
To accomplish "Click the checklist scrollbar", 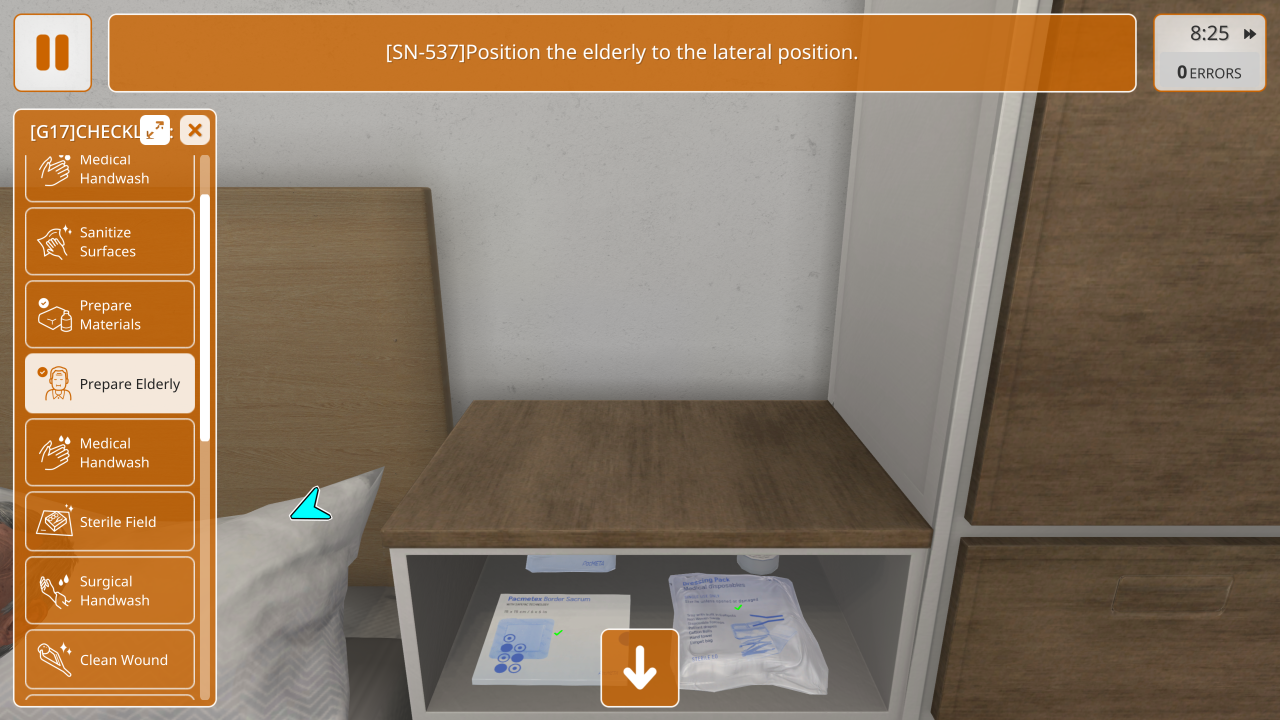I will pyautogui.click(x=205, y=317).
